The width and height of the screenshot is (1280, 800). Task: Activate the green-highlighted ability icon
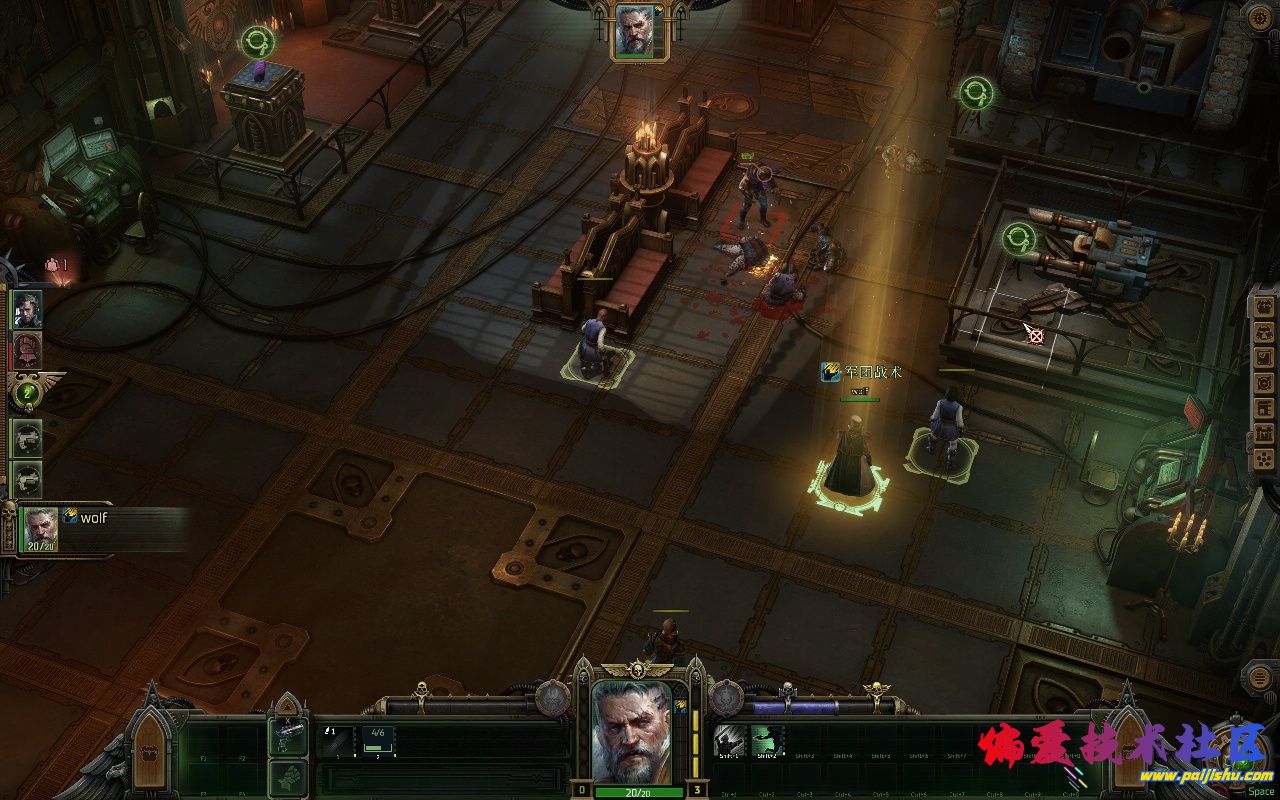(767, 740)
